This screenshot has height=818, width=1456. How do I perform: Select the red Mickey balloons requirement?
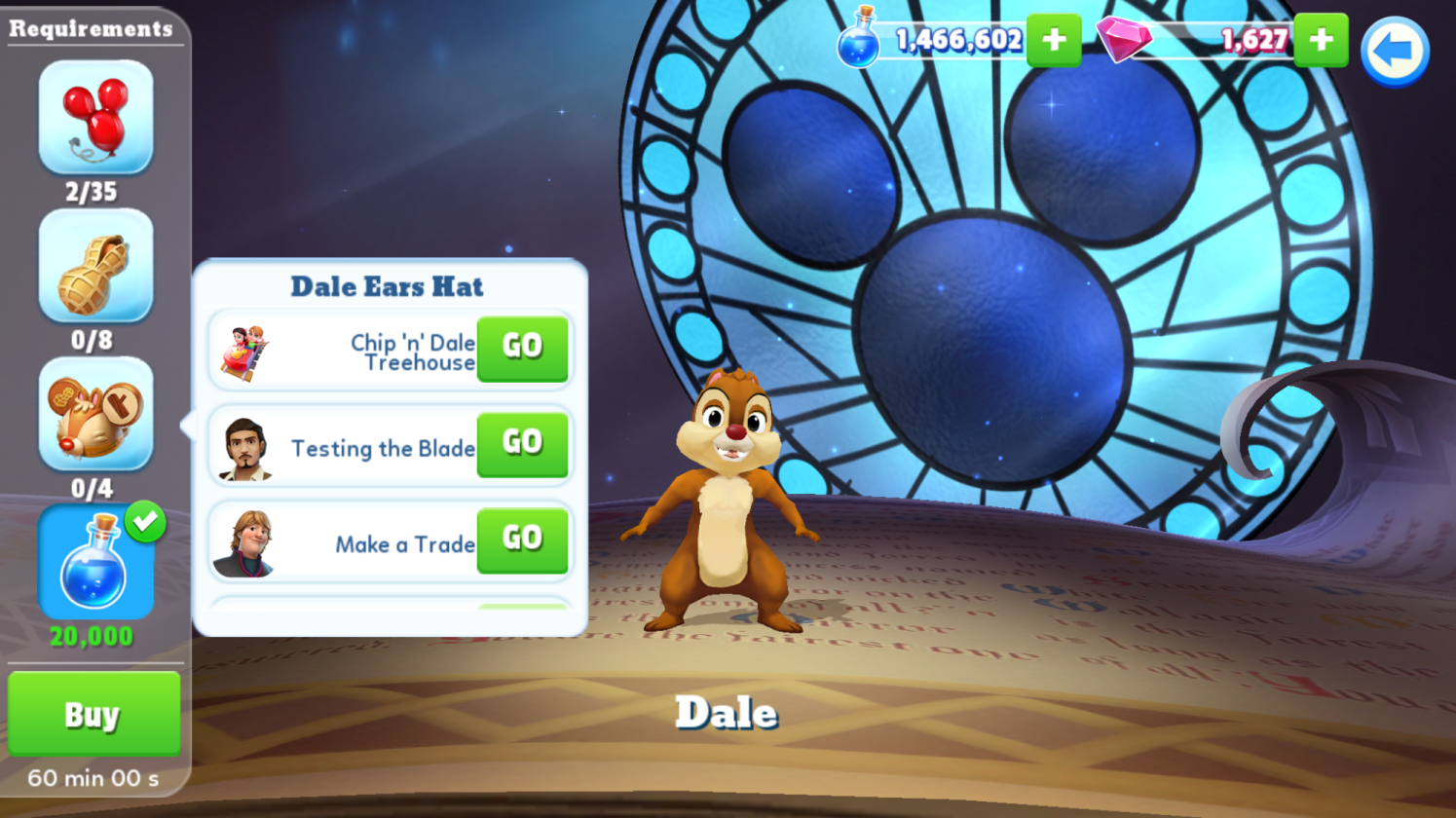tap(95, 118)
